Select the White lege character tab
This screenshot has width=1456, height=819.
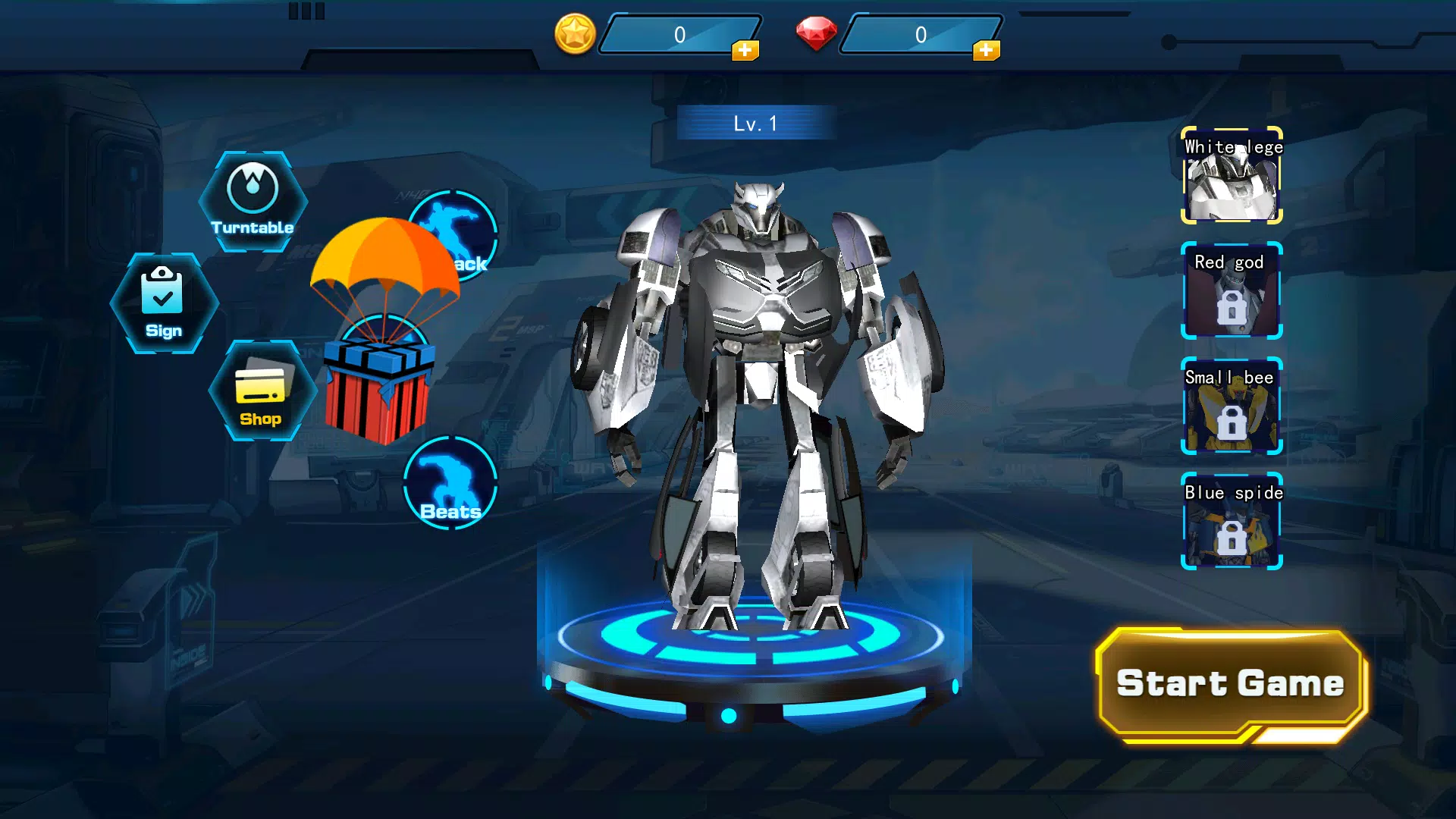pos(1231,176)
